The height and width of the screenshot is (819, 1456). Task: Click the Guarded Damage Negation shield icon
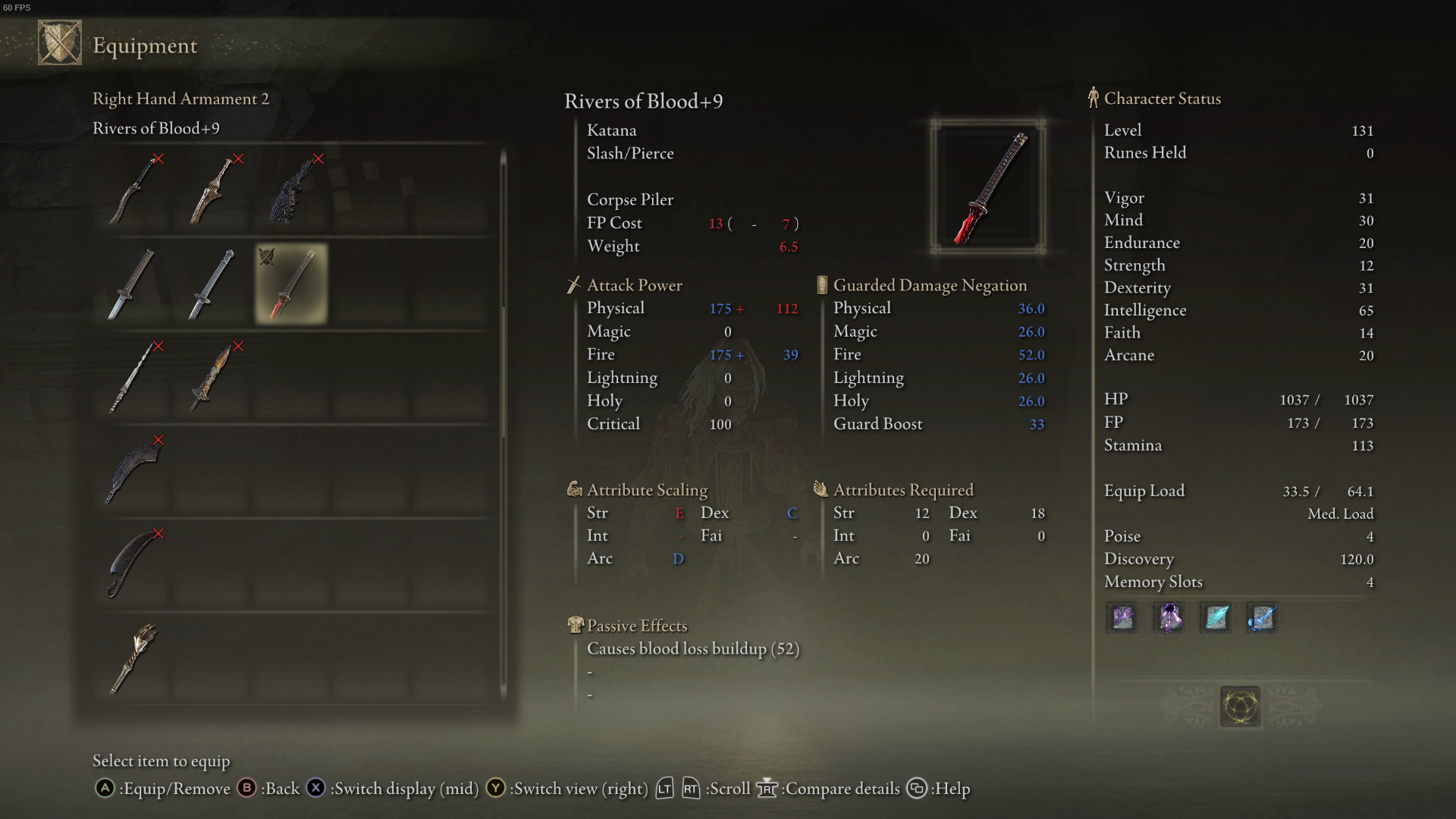821,284
